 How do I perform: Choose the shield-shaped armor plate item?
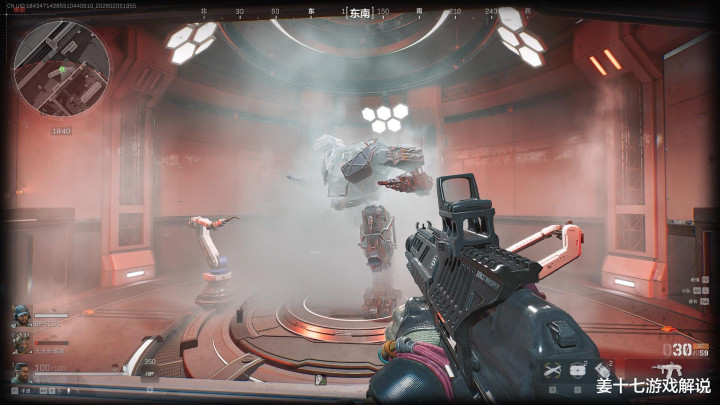(x=577, y=370)
